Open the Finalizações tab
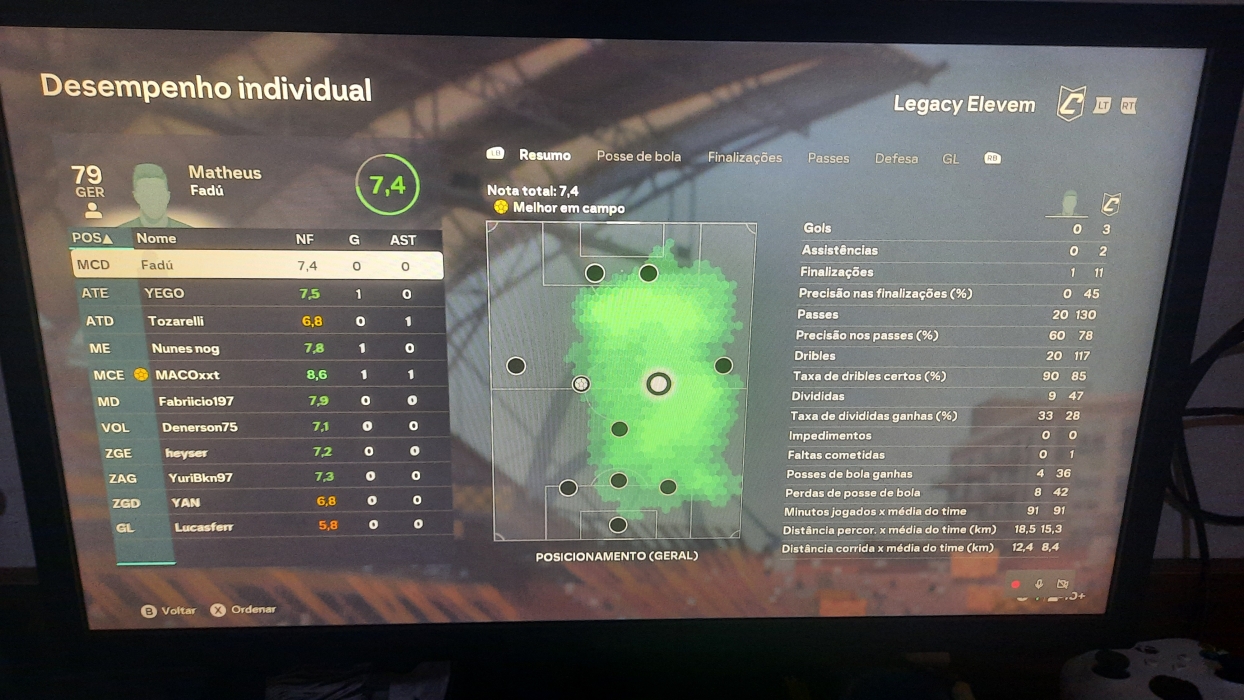 [744, 157]
